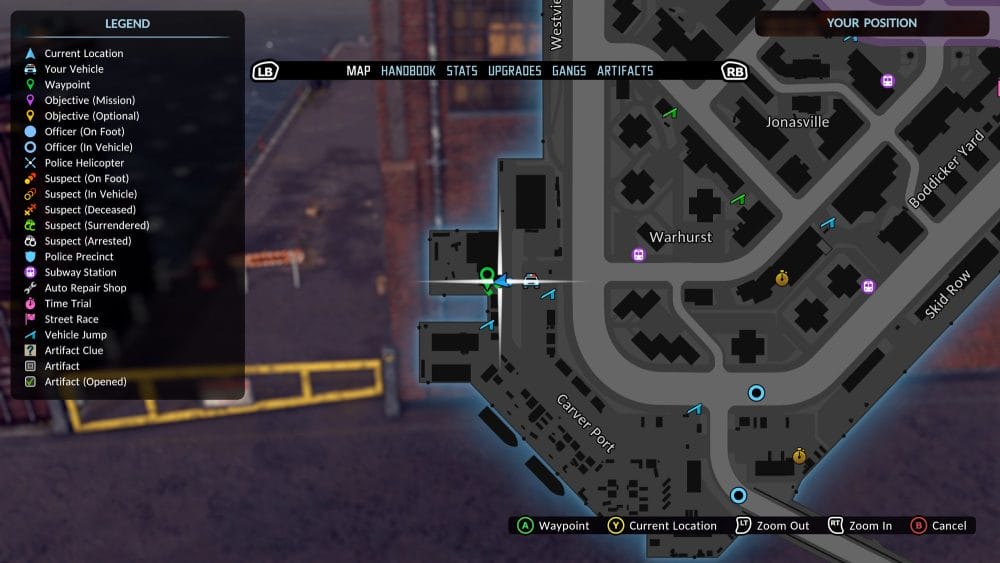
Task: Switch to the Gangs tab
Action: [x=569, y=71]
